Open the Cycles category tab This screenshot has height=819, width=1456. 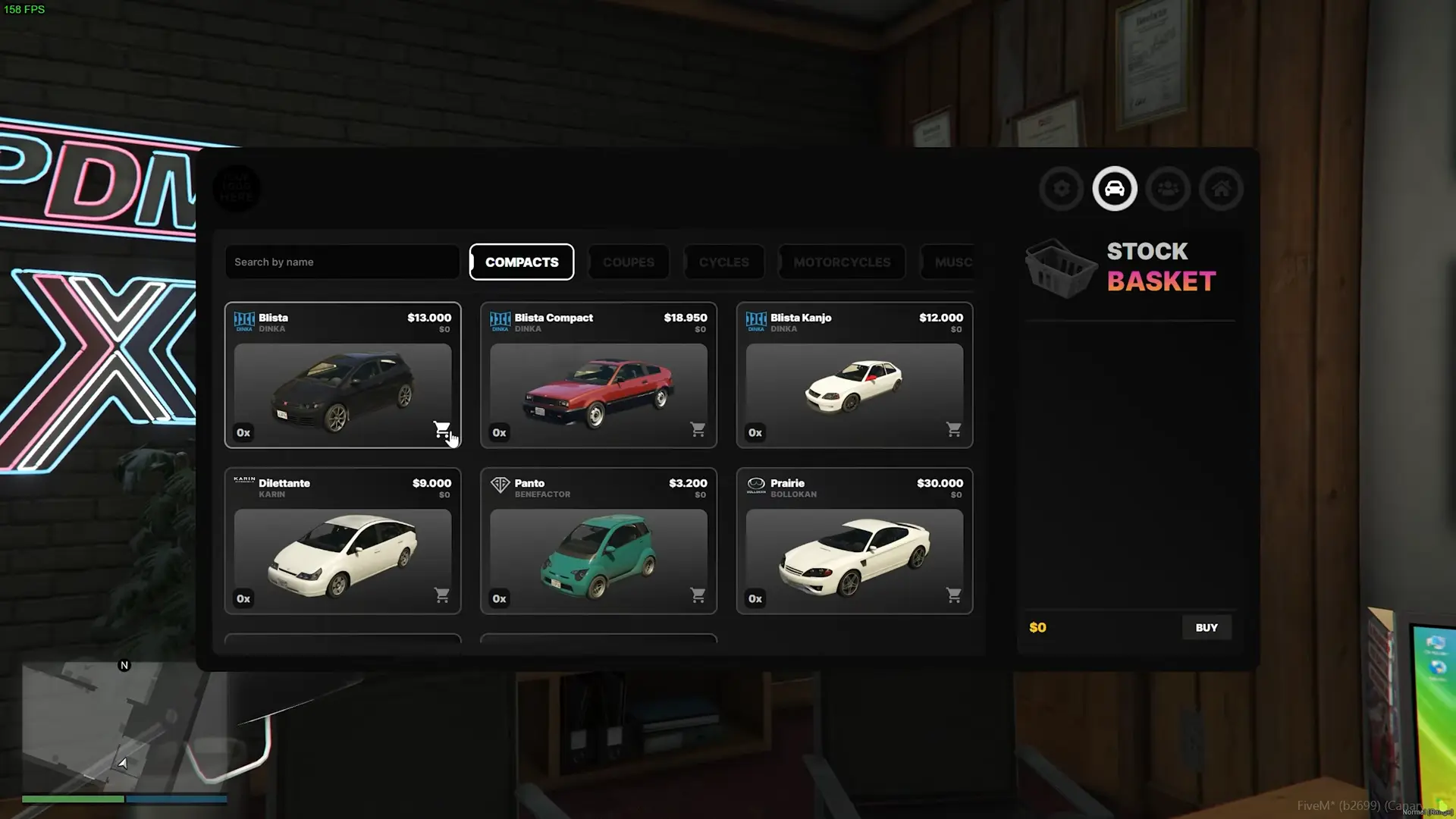pyautogui.click(x=724, y=262)
